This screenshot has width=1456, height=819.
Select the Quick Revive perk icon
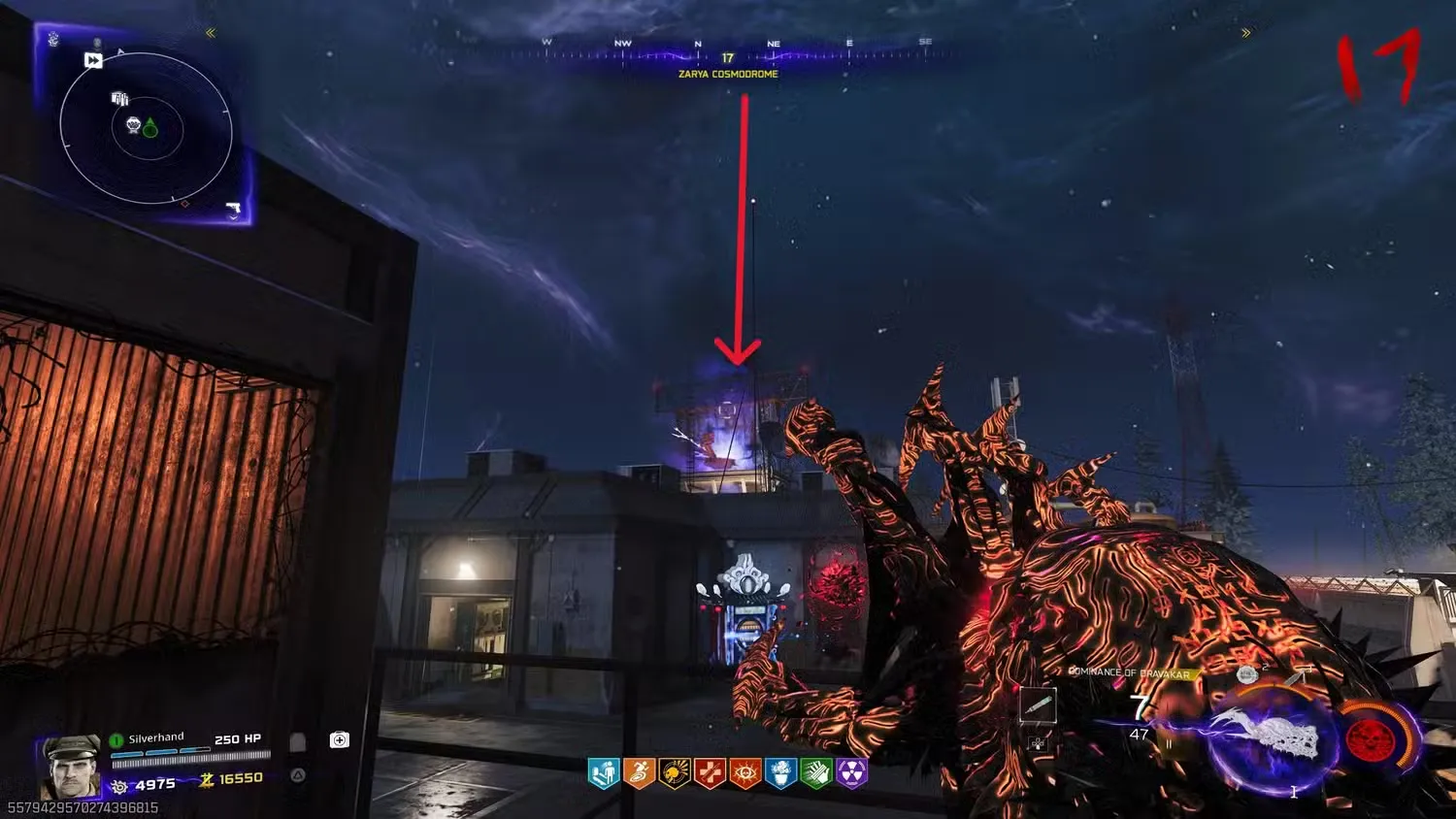pyautogui.click(x=604, y=773)
